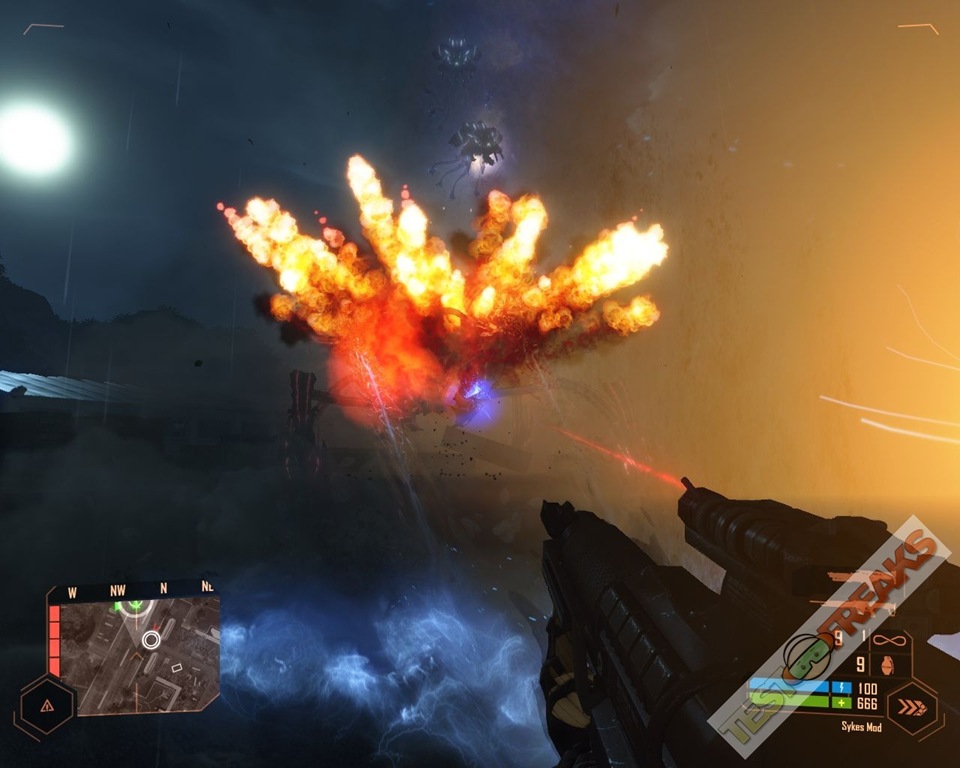Viewport: 960px width, 768px height.
Task: Click the white circle objective marker on minimap
Action: click(151, 639)
